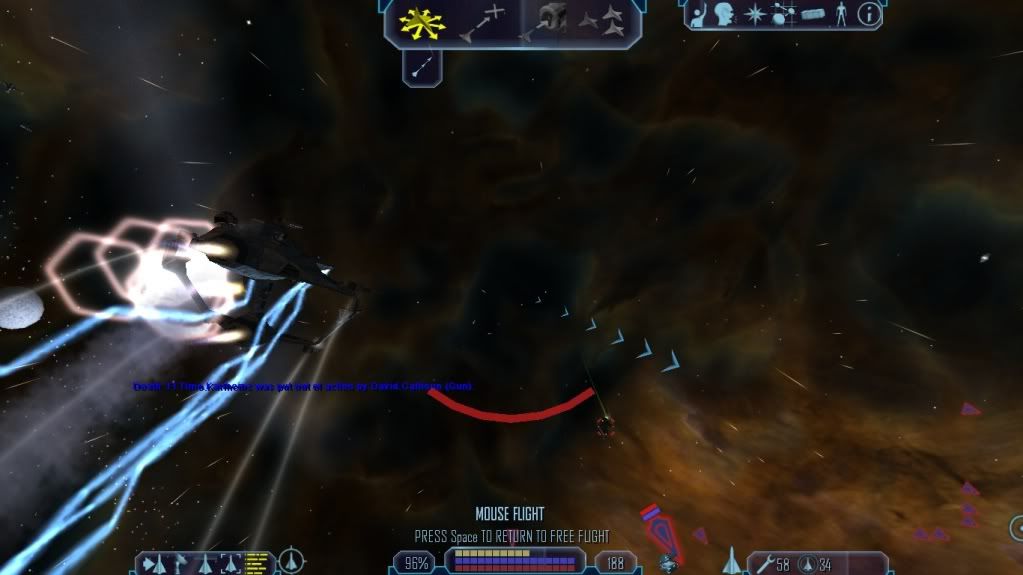Viewport: 1023px width, 575px height.
Task: Click the ship-to-cross waypoint icon
Action: [x=482, y=23]
